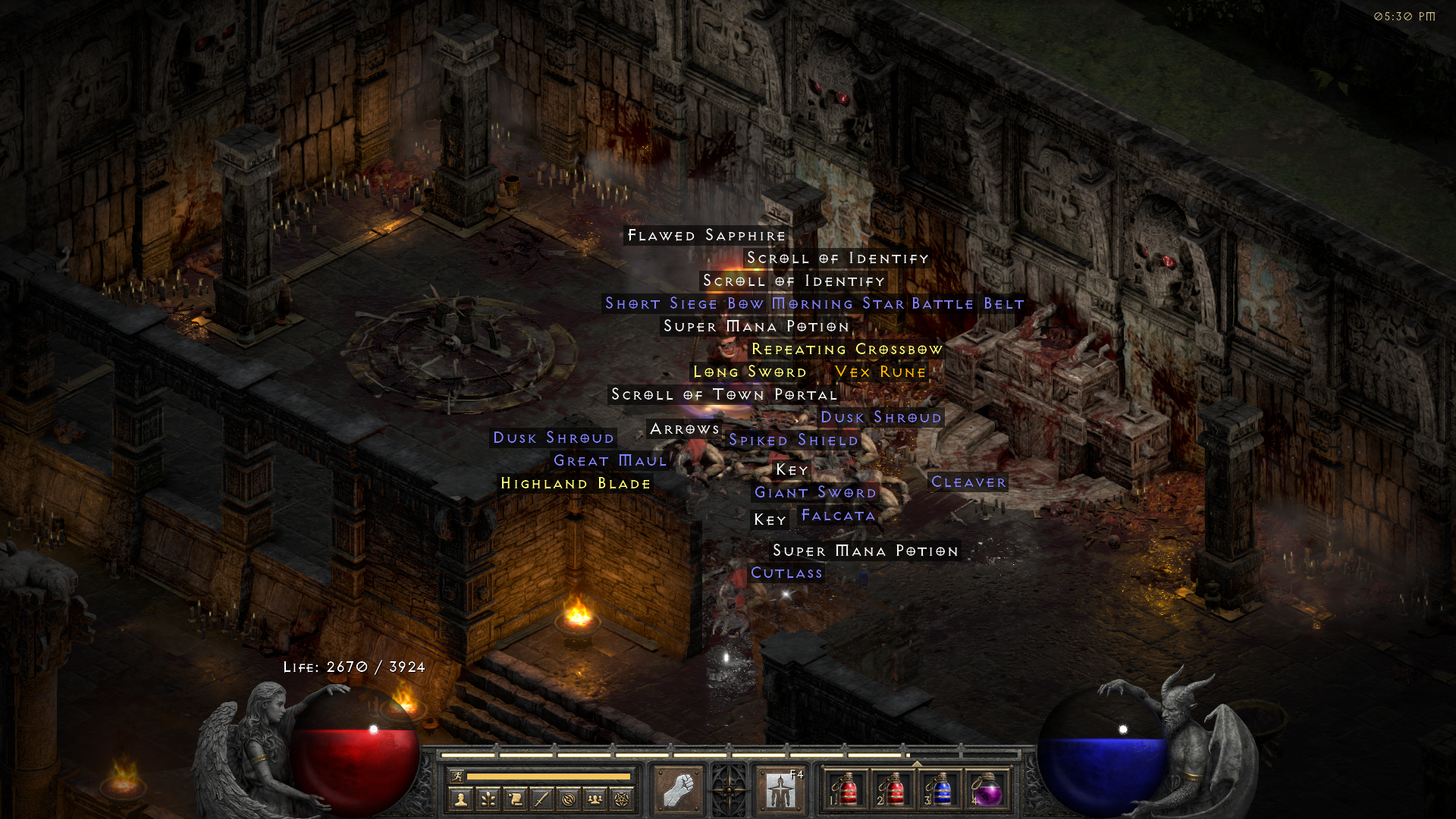Select the fist Attack skill on the left
Screen dimensions: 1456x819
coord(681,789)
